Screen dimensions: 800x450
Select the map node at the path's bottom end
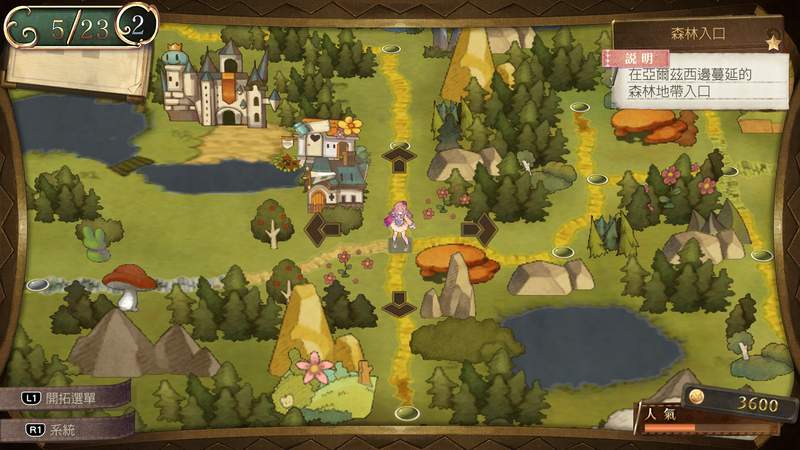406,412
